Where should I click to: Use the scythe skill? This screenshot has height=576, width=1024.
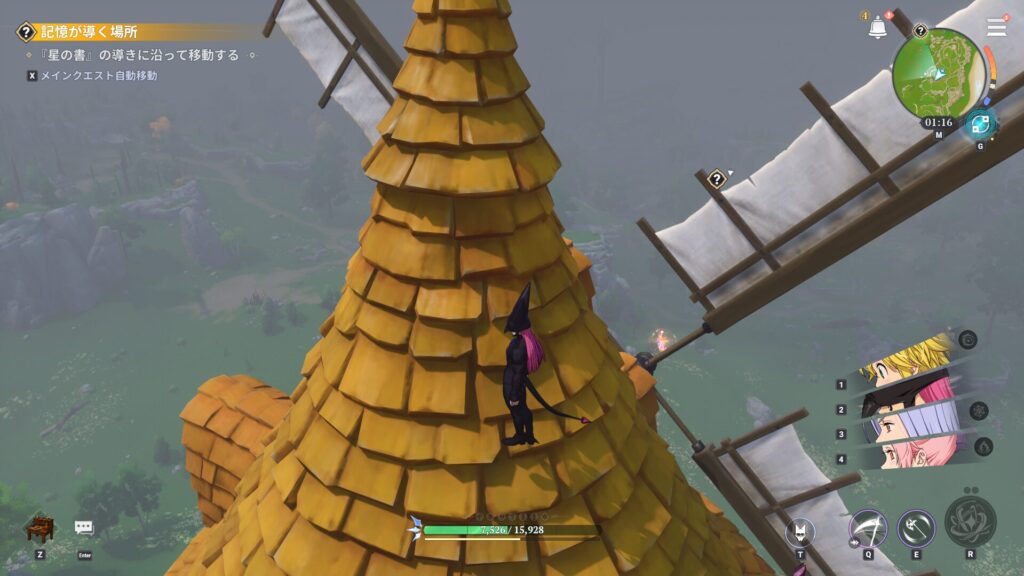[867, 526]
